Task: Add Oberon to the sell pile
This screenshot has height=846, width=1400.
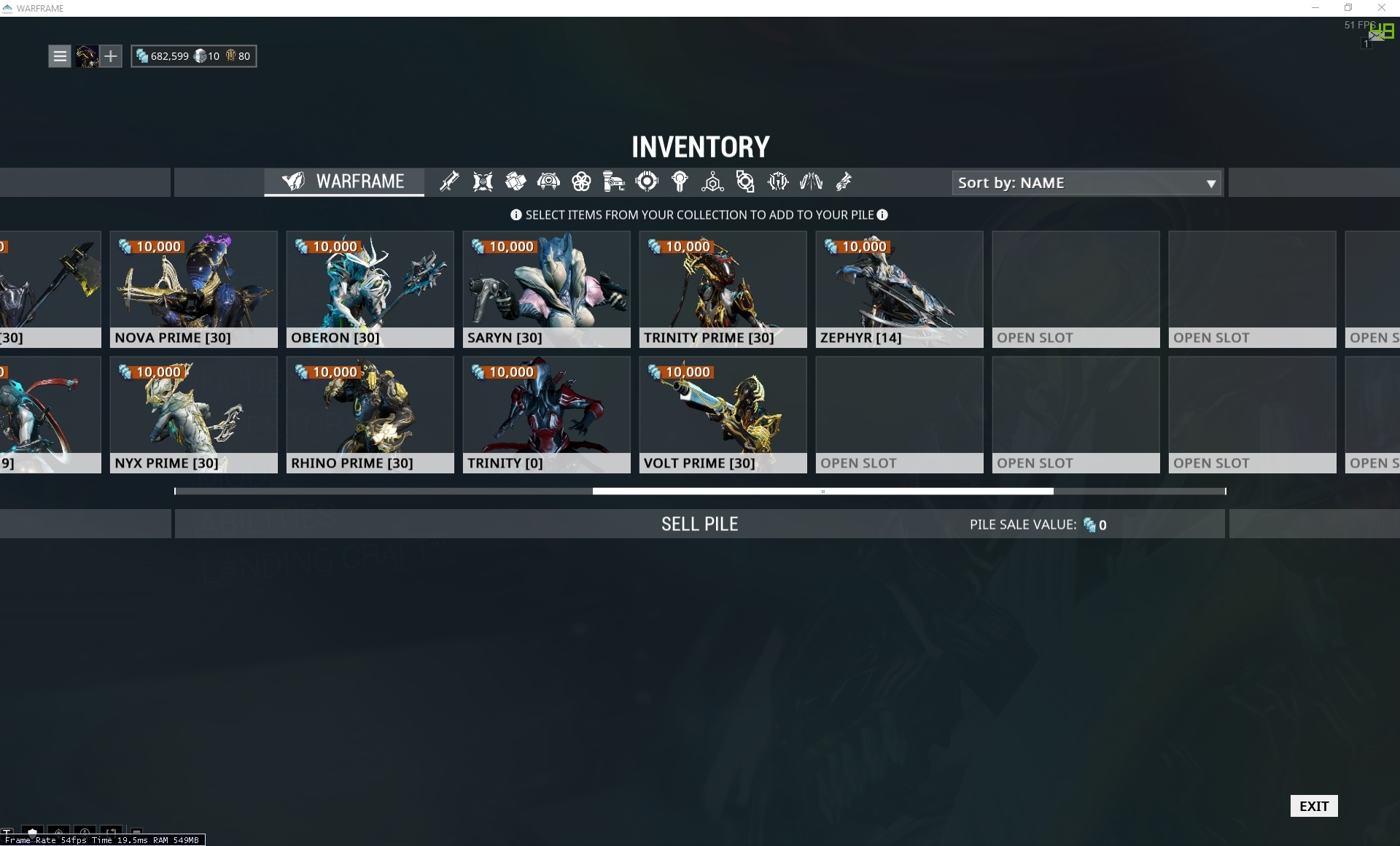Action: (370, 289)
